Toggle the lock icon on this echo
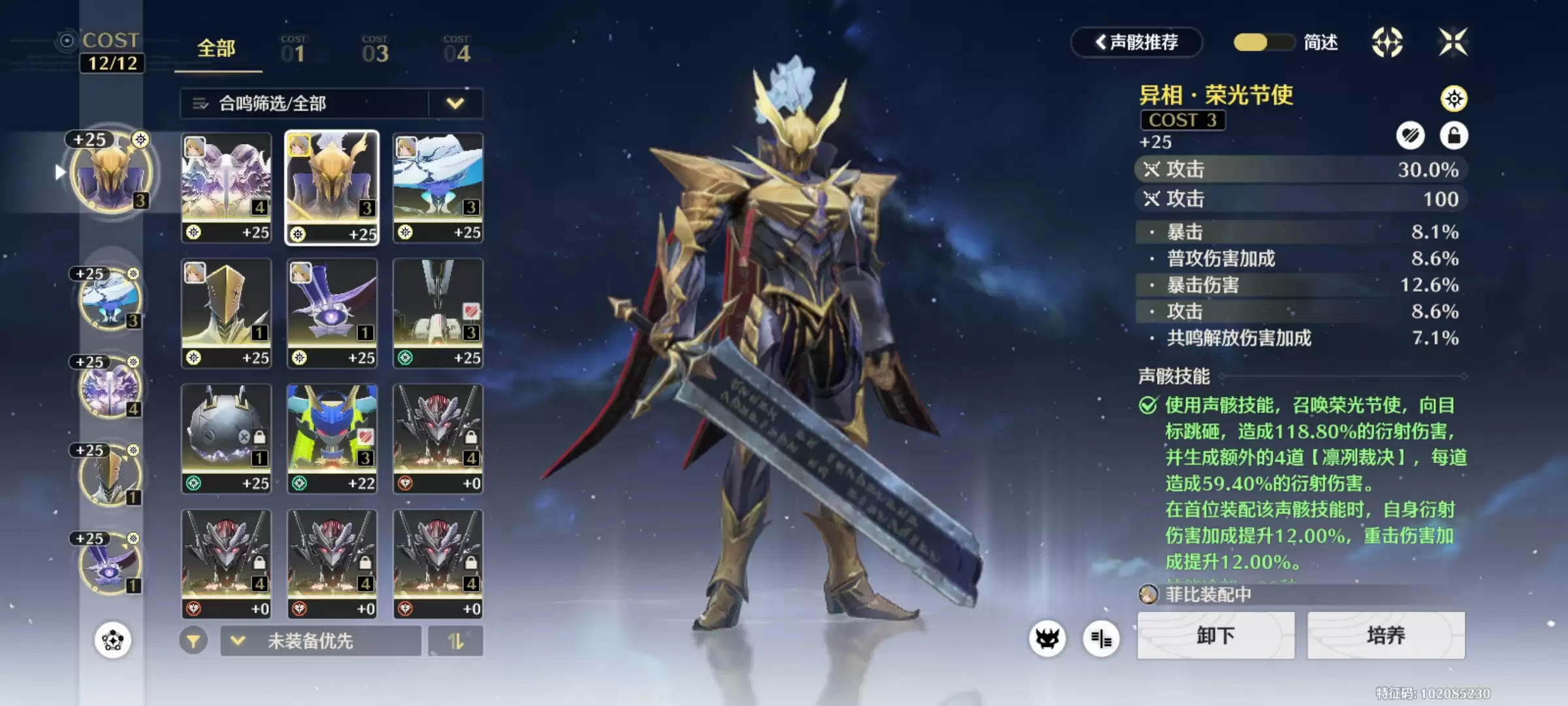The width and height of the screenshot is (1568, 706). (x=1454, y=135)
